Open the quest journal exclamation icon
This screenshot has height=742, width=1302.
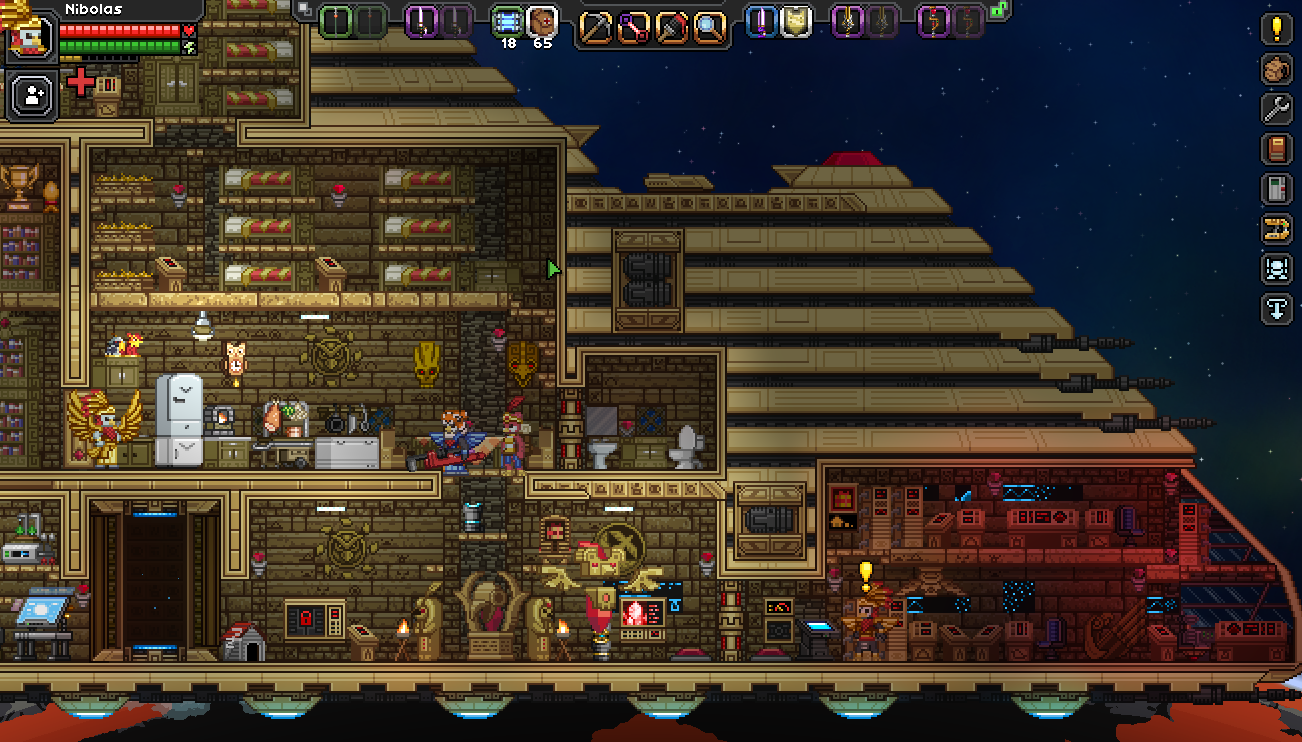pos(1277,29)
